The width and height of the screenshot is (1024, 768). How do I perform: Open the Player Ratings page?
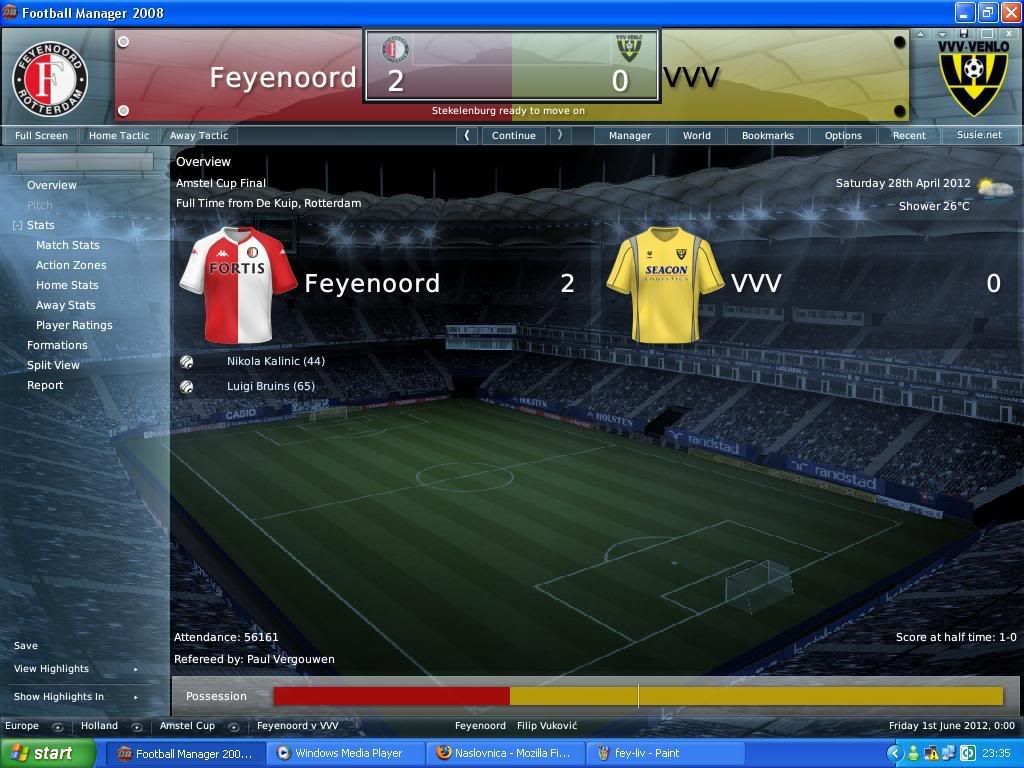74,325
